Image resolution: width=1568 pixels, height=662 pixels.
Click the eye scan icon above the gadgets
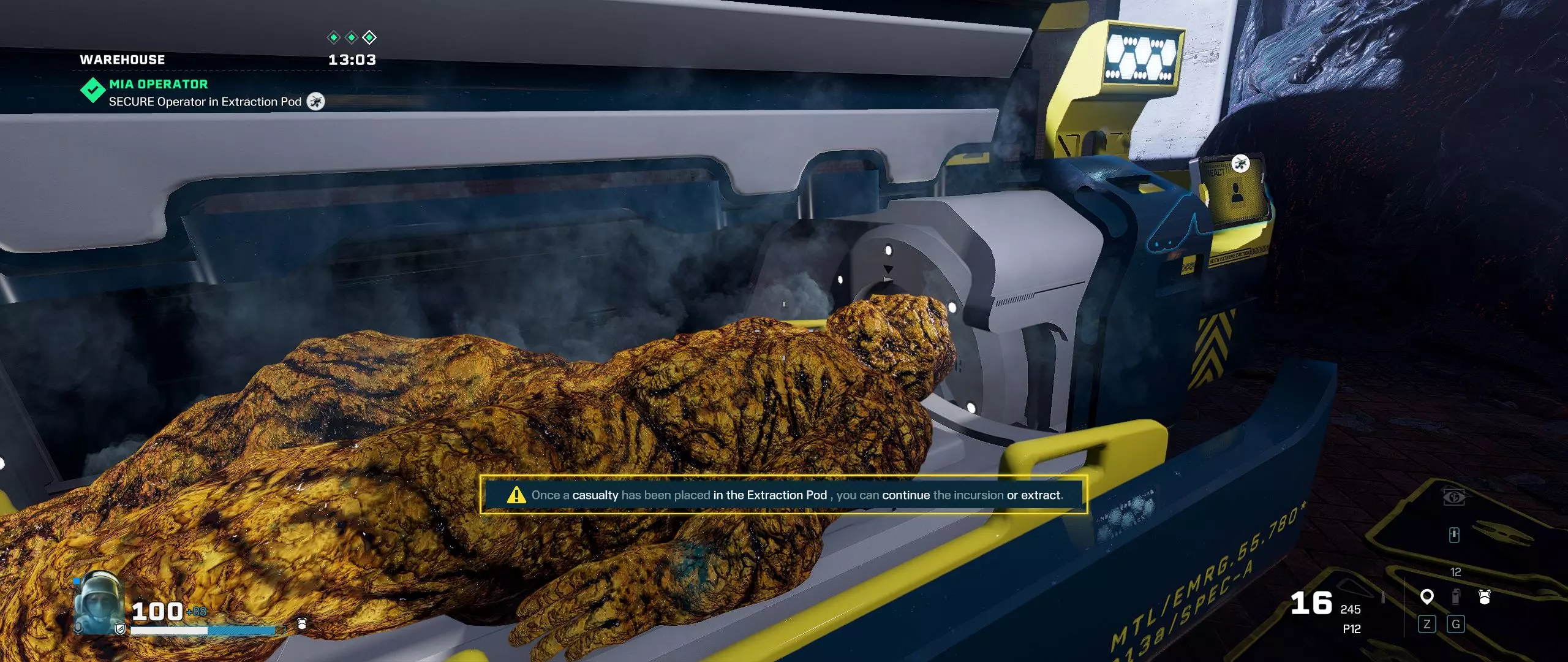pos(1454,497)
